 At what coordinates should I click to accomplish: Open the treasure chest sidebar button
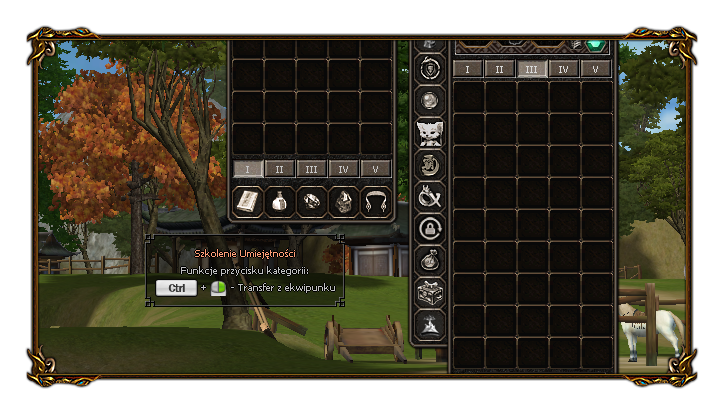coord(429,293)
